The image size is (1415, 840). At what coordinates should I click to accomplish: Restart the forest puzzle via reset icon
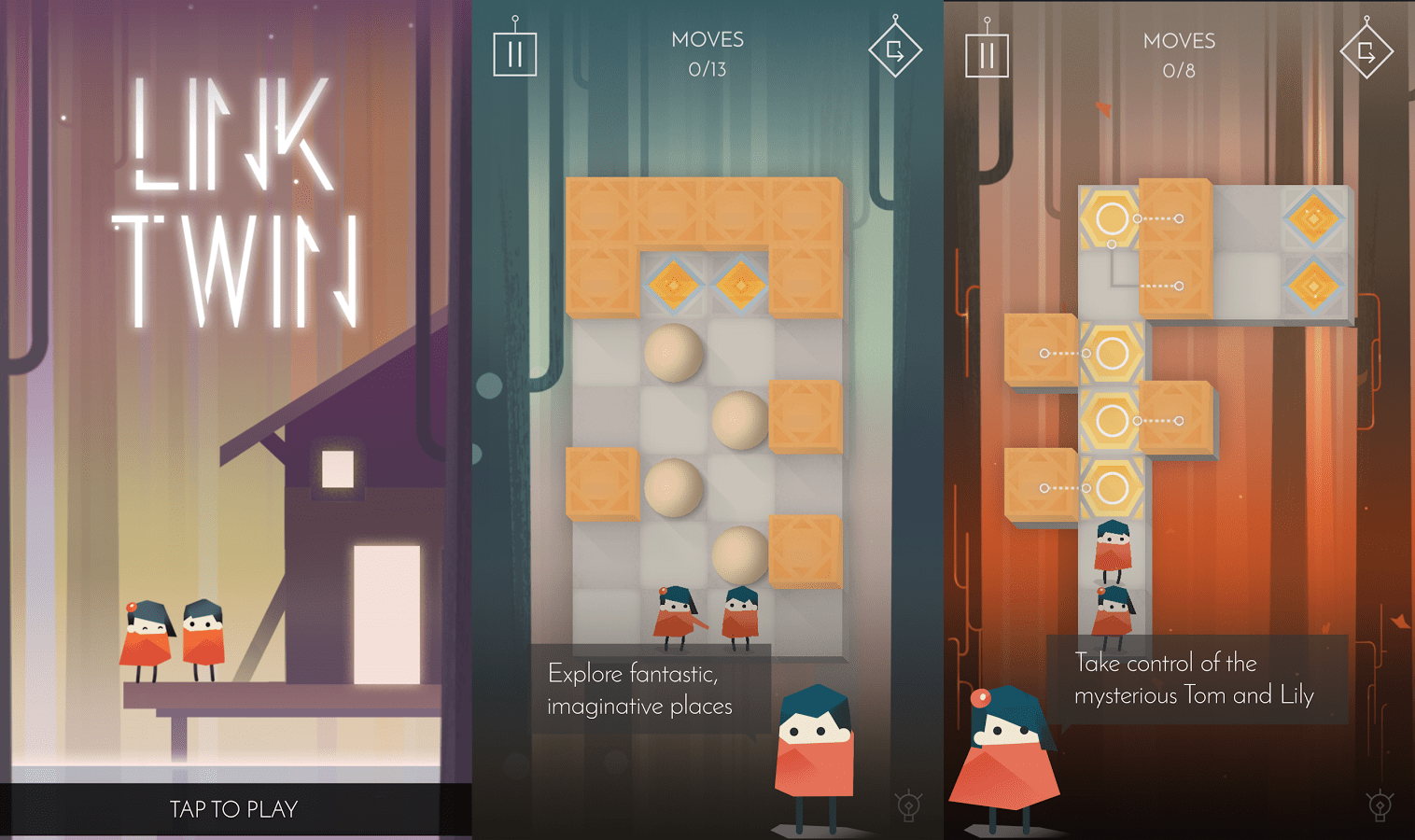click(1366, 51)
